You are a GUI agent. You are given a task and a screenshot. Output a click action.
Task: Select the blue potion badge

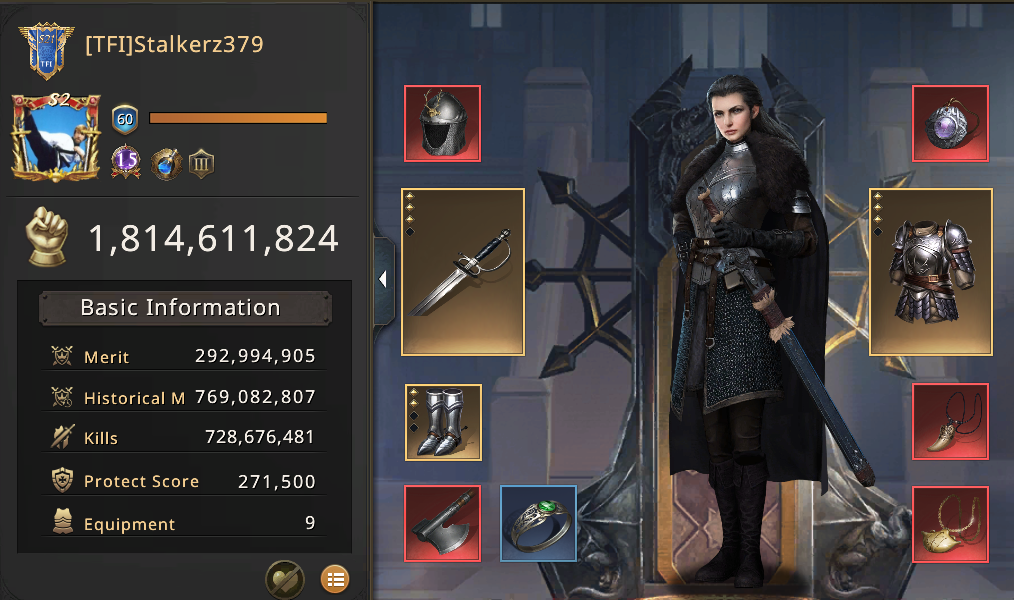[x=165, y=163]
